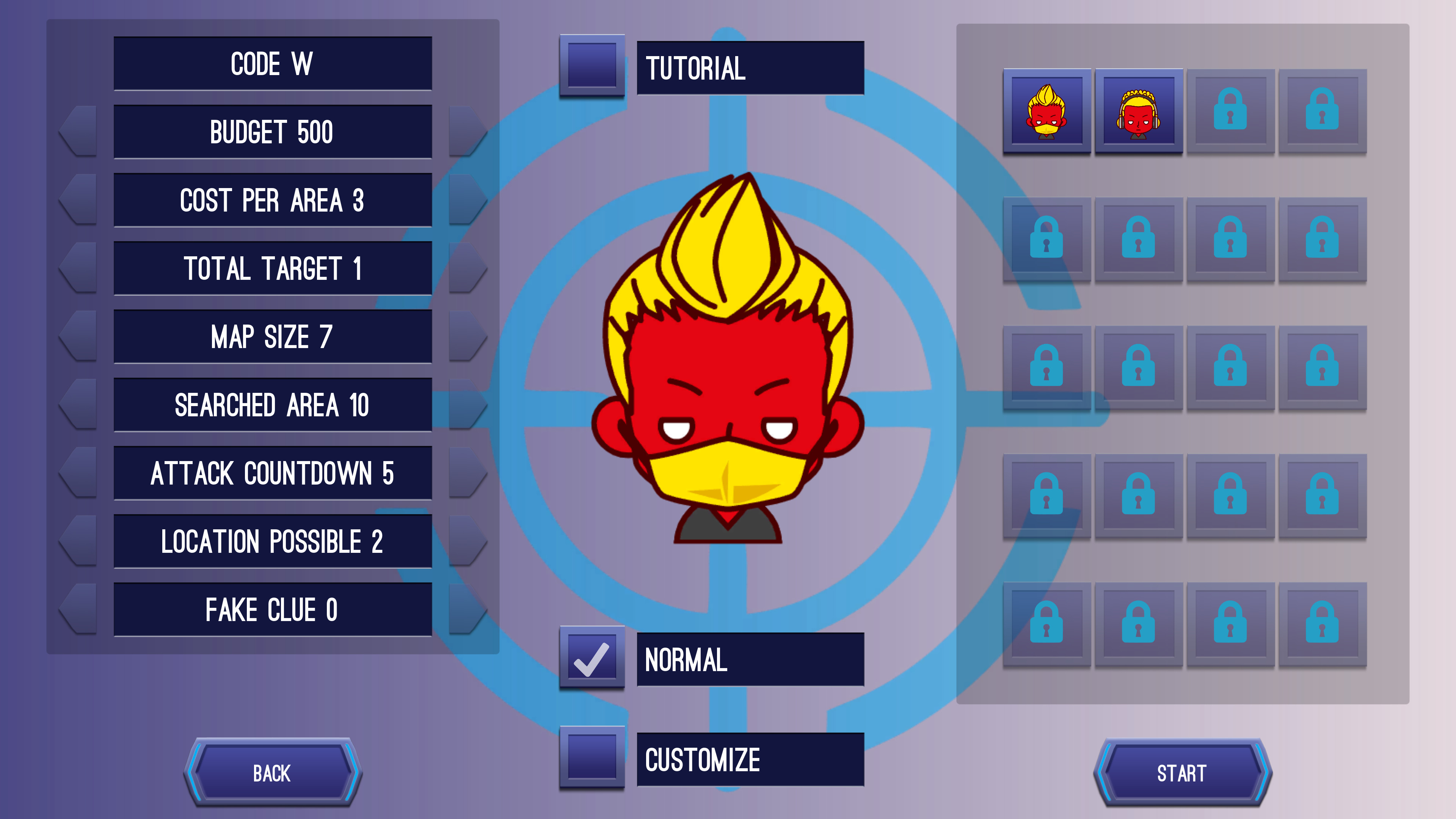Click the right arrow beside BUDGET 500
The image size is (1456, 819).
click(468, 131)
